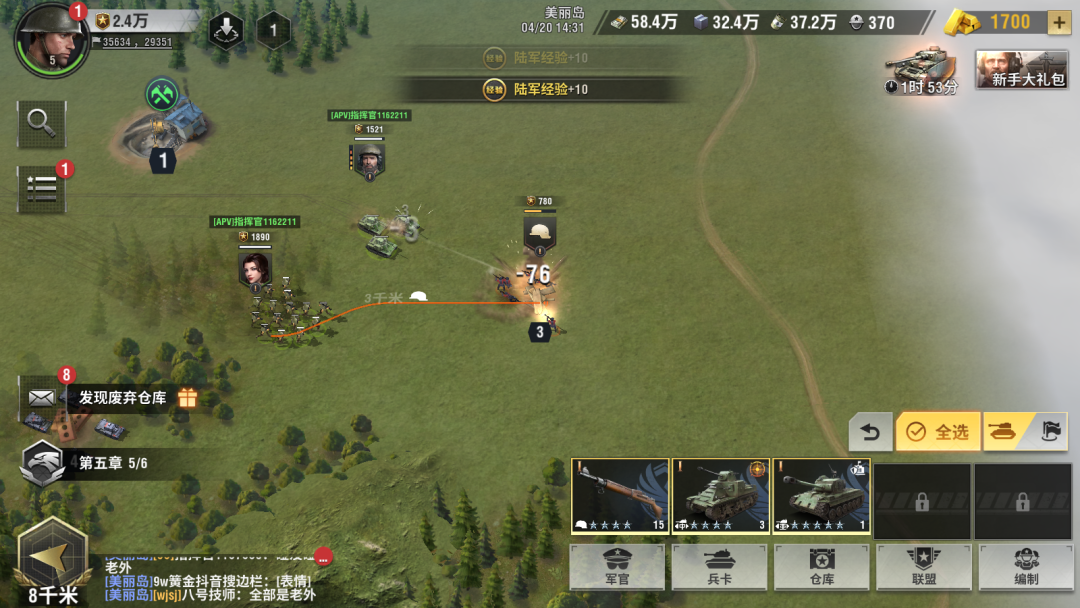Open the commander avatar profile
Screen dimensions: 1080x608
point(52,40)
